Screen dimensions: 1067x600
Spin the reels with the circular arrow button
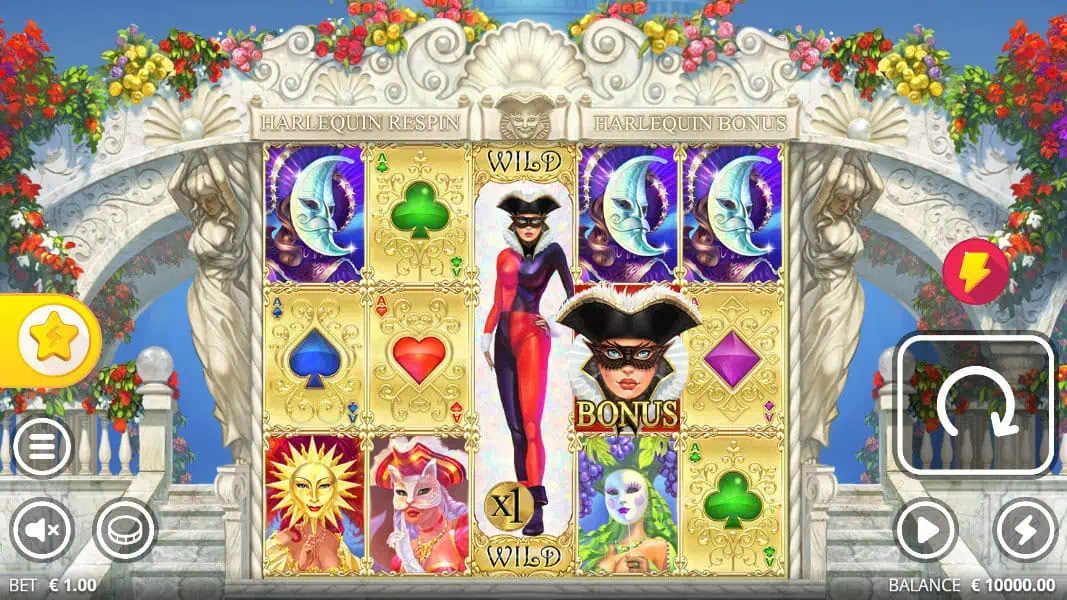[975, 404]
